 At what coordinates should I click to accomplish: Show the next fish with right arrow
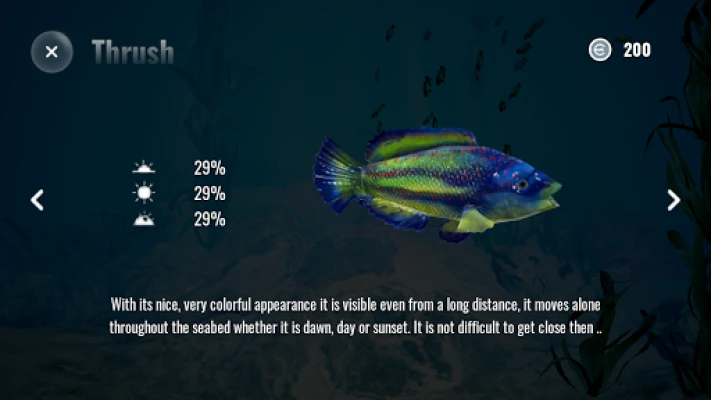coord(673,200)
